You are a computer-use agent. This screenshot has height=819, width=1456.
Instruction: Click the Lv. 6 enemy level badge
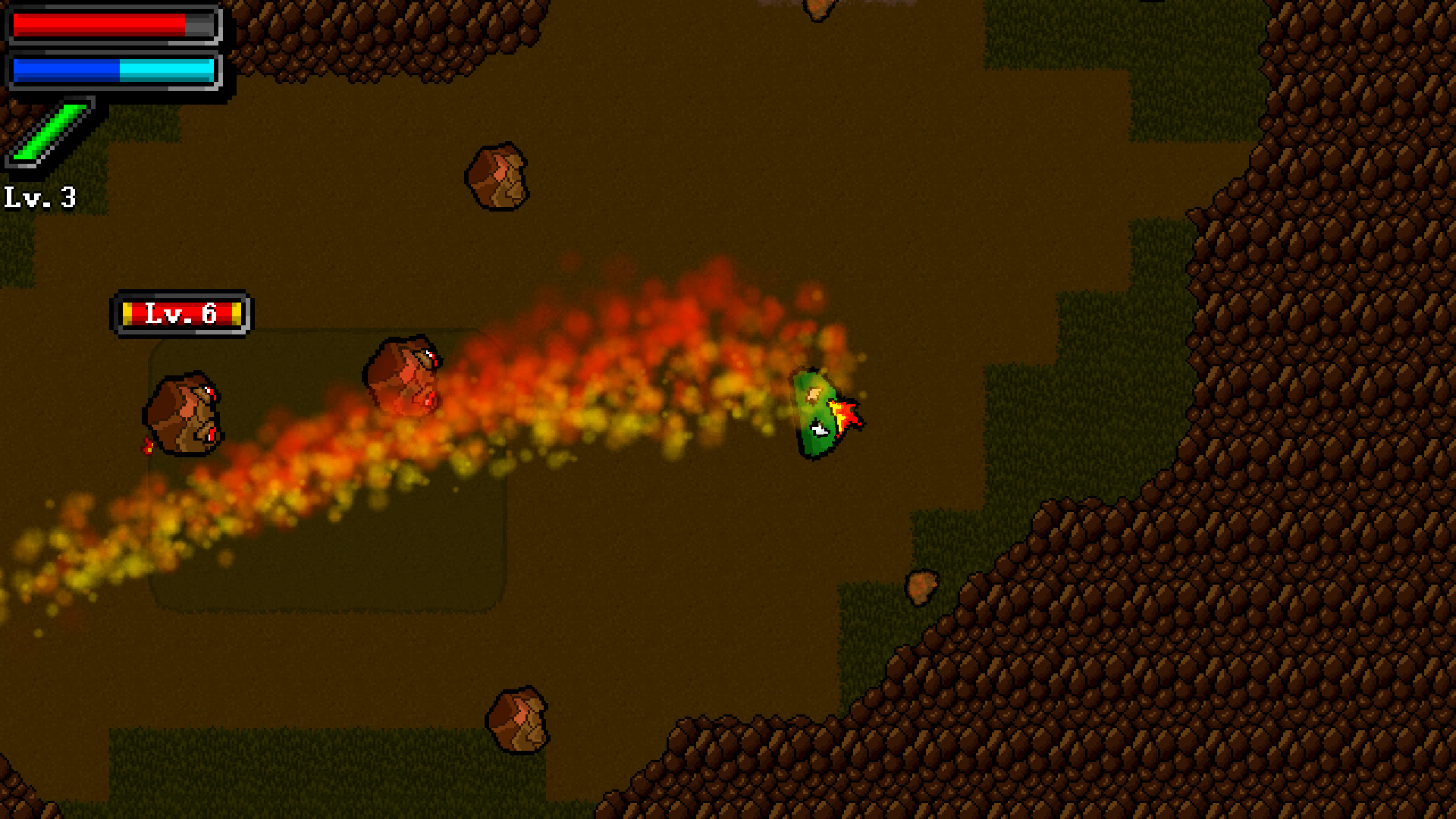184,312
